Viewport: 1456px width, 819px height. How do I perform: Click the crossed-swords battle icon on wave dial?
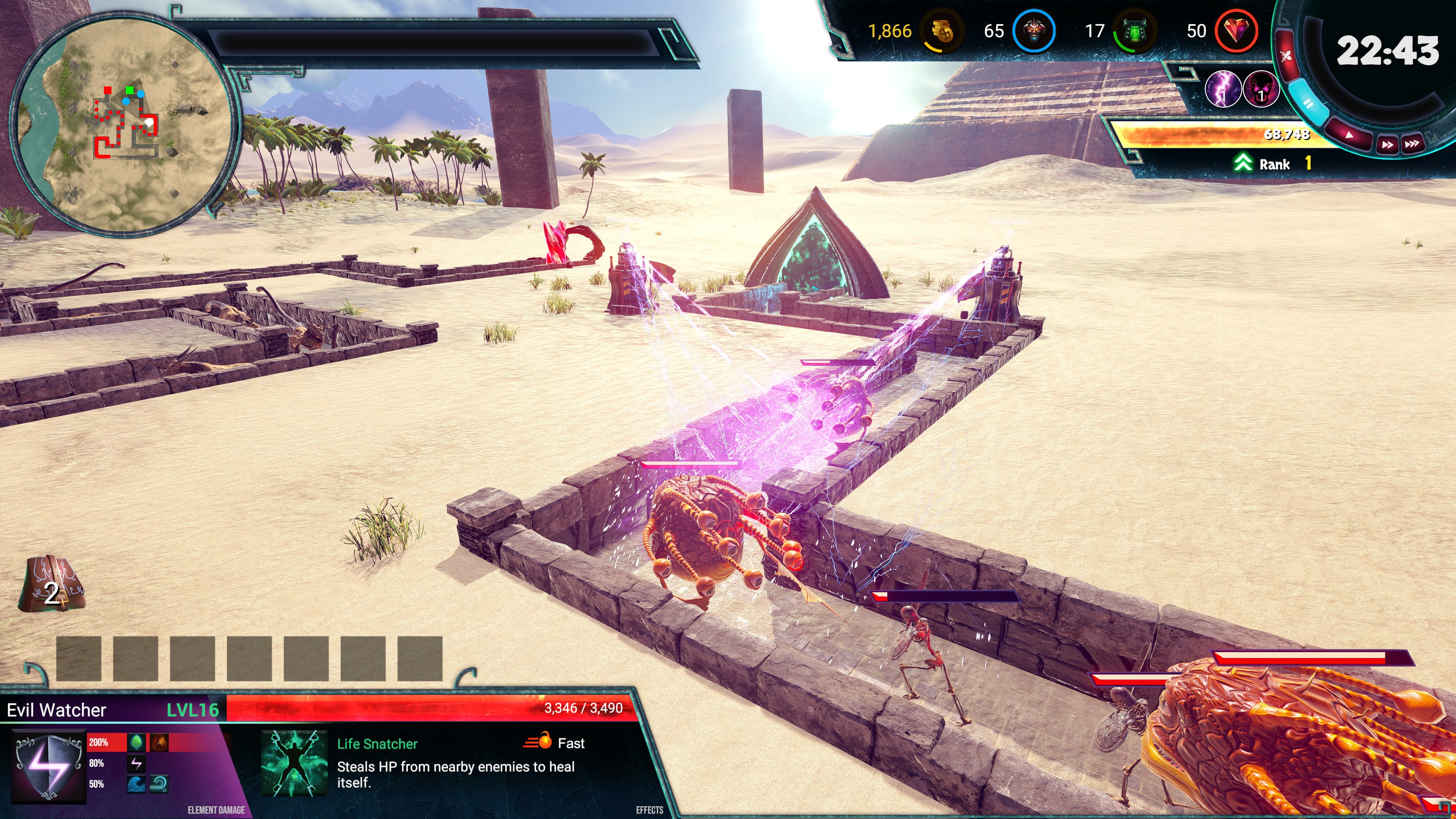1287,55
